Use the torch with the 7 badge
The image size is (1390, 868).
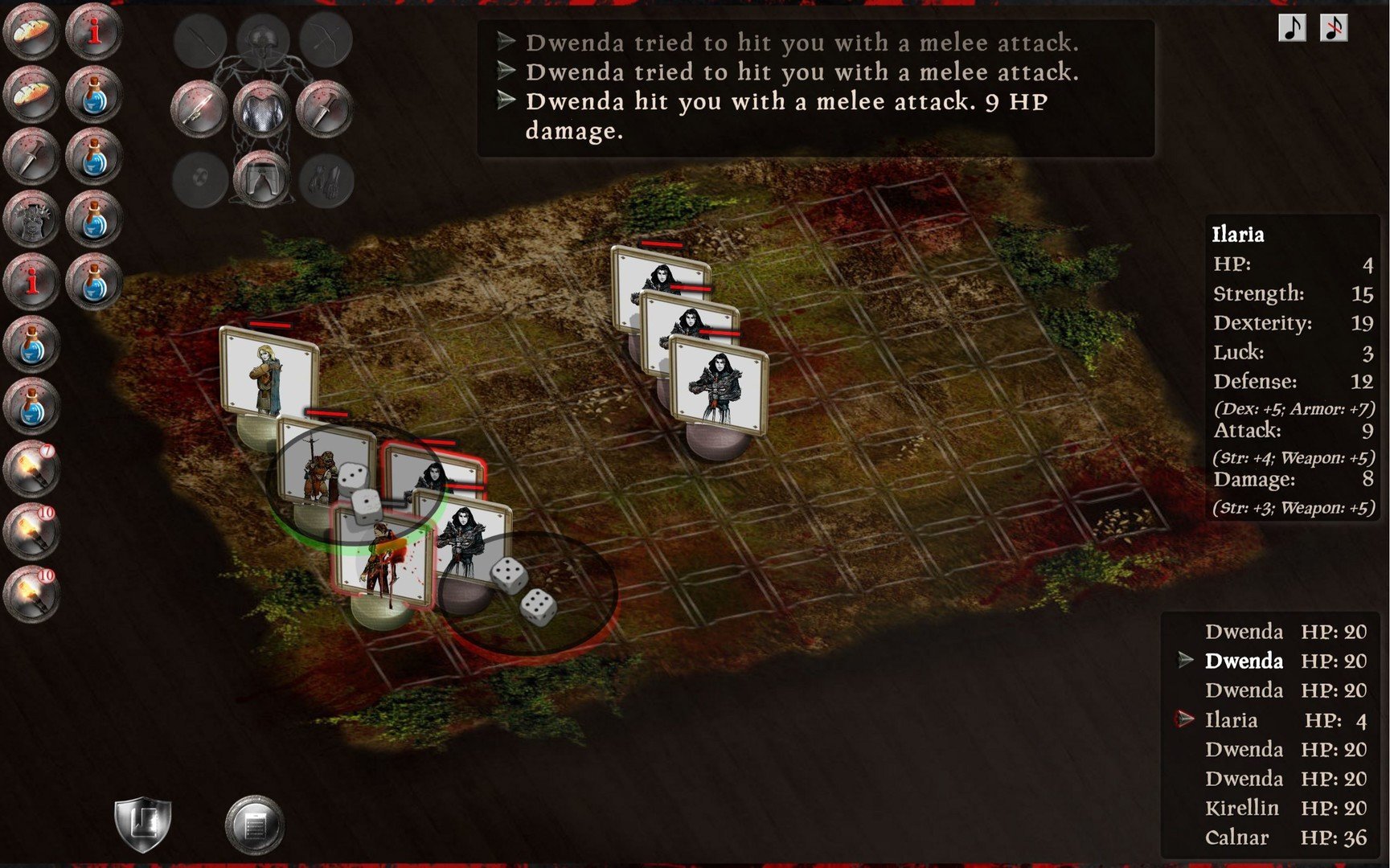[31, 469]
